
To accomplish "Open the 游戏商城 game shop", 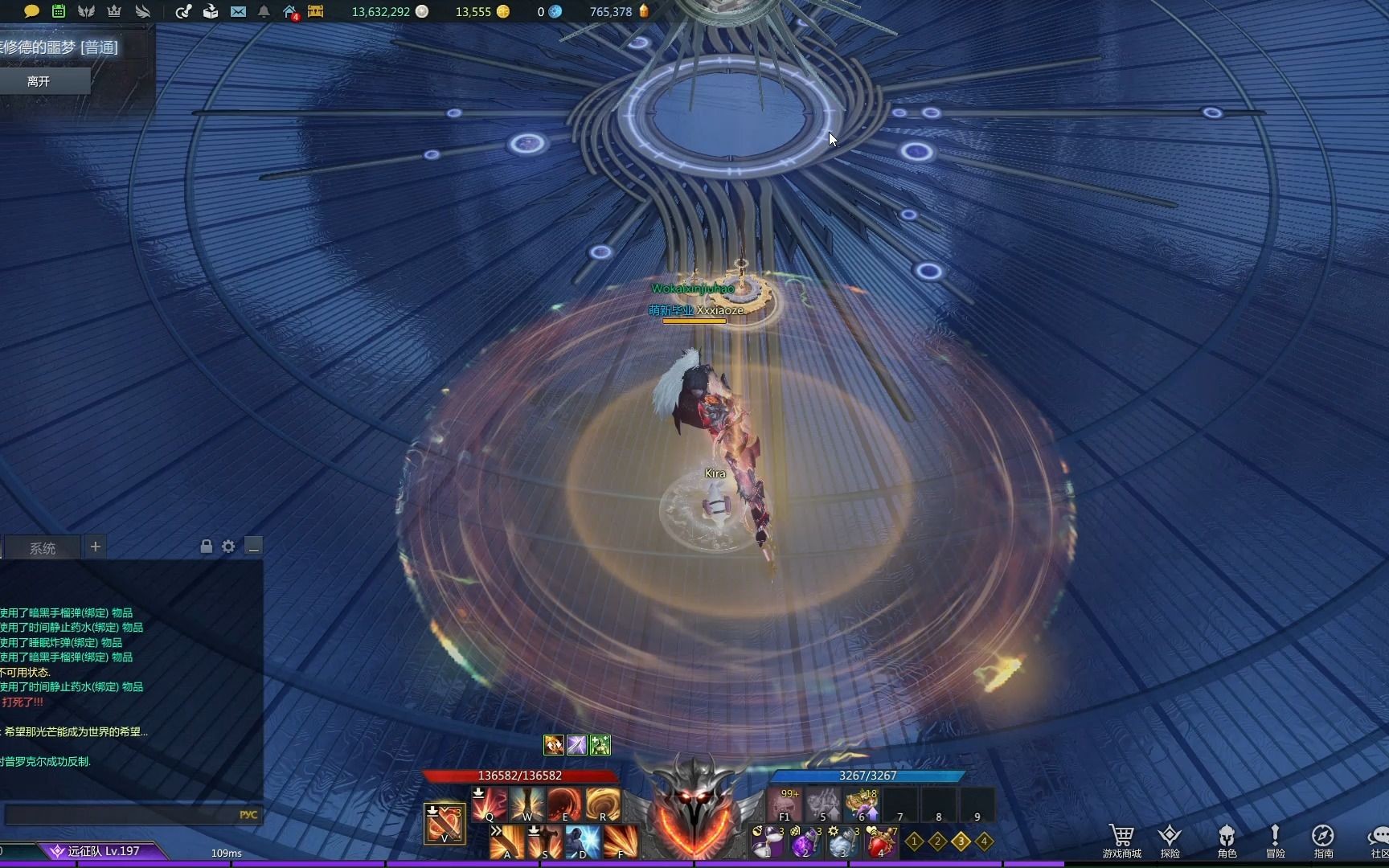I will [x=1121, y=841].
